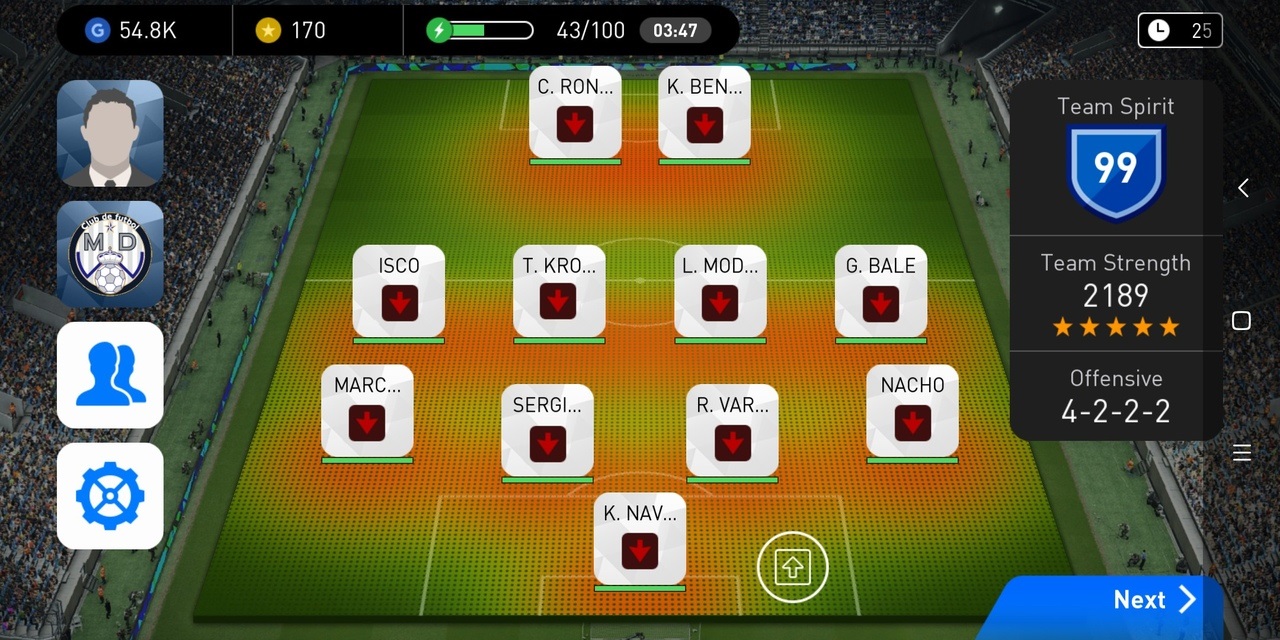Screen dimensions: 1280x640
Task: Tap the circular up-arrow substitutes button
Action: pos(793,568)
